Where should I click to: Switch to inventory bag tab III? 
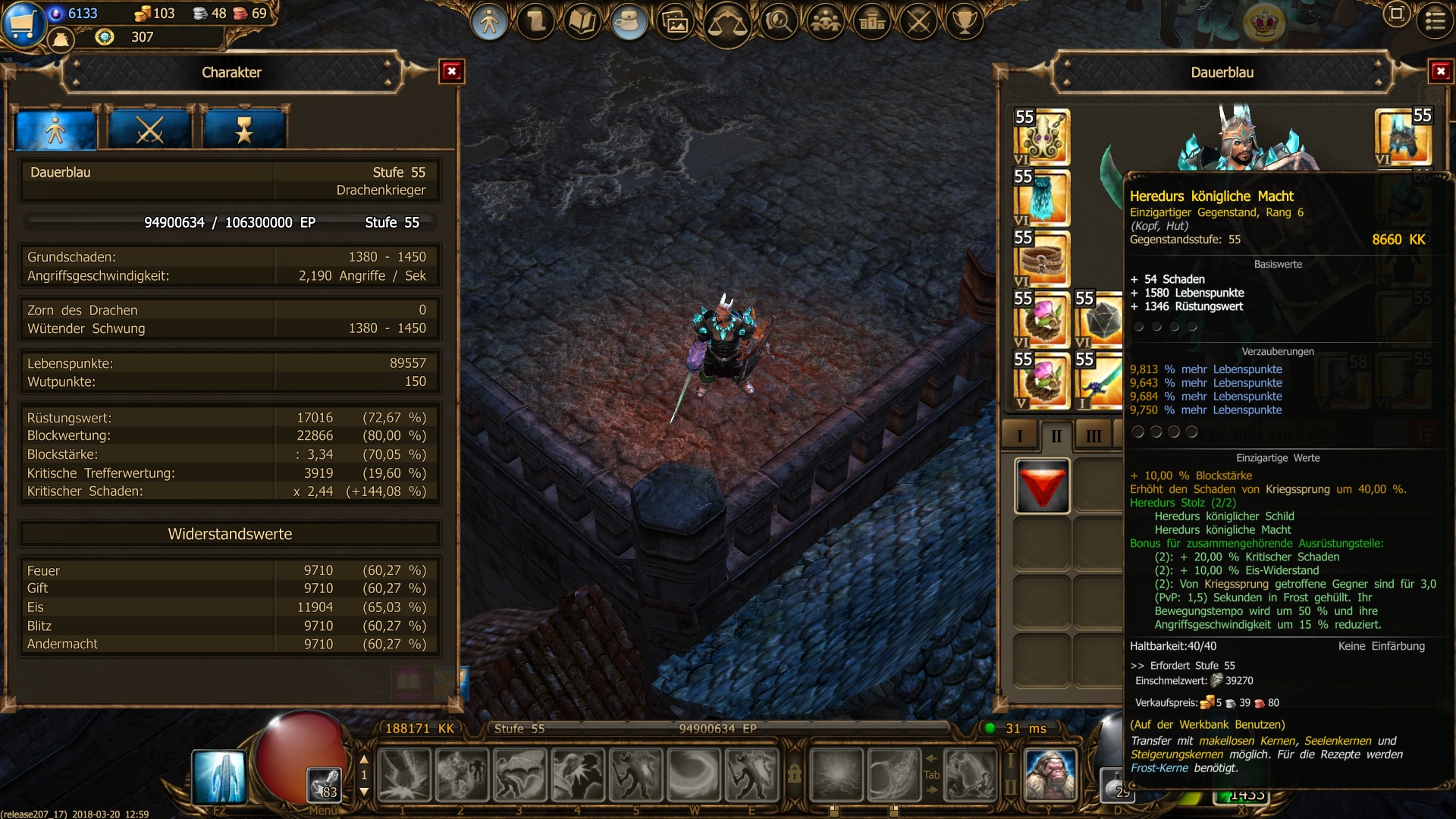pyautogui.click(x=1093, y=436)
